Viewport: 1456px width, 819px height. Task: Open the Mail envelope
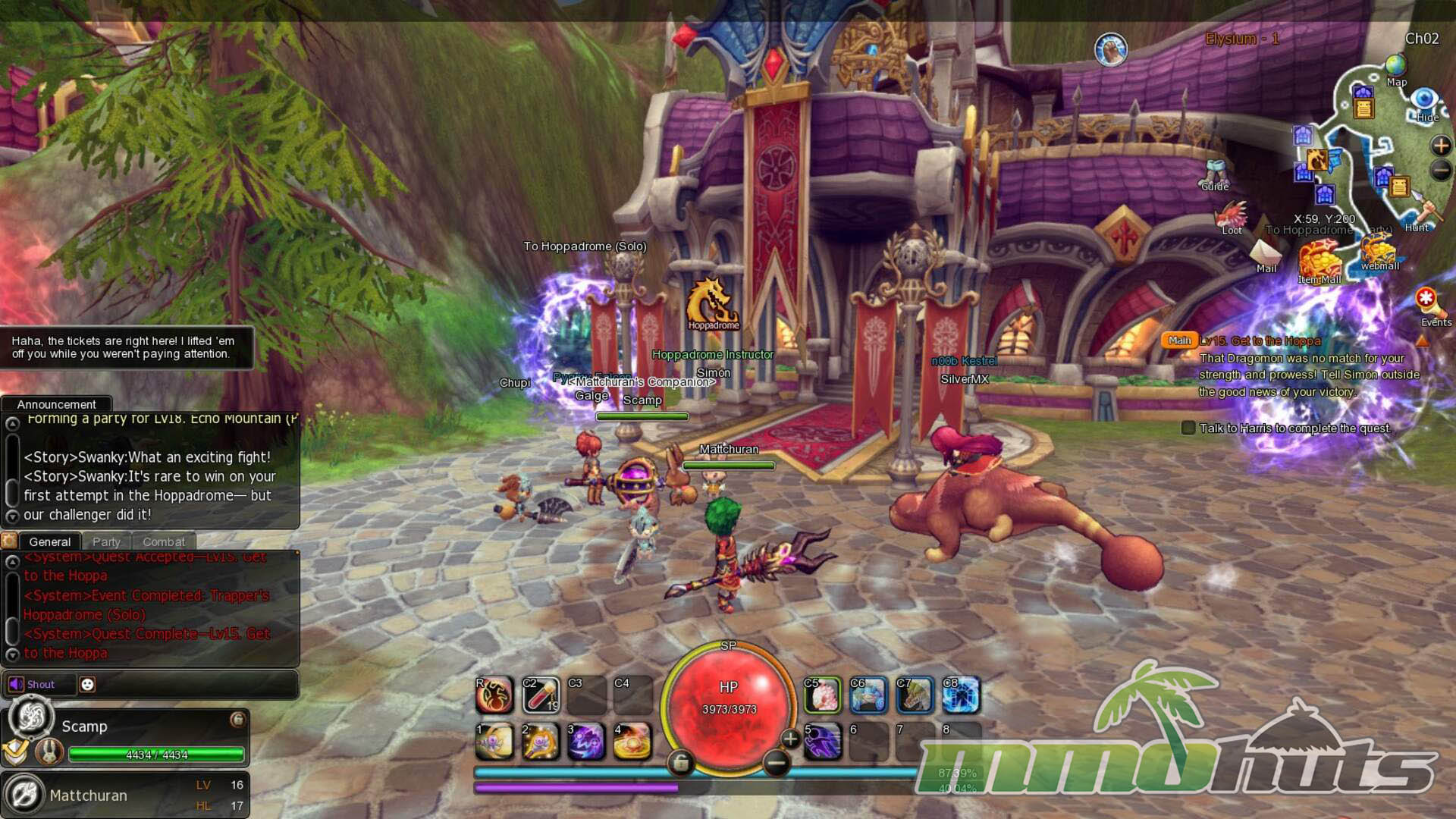[1265, 252]
